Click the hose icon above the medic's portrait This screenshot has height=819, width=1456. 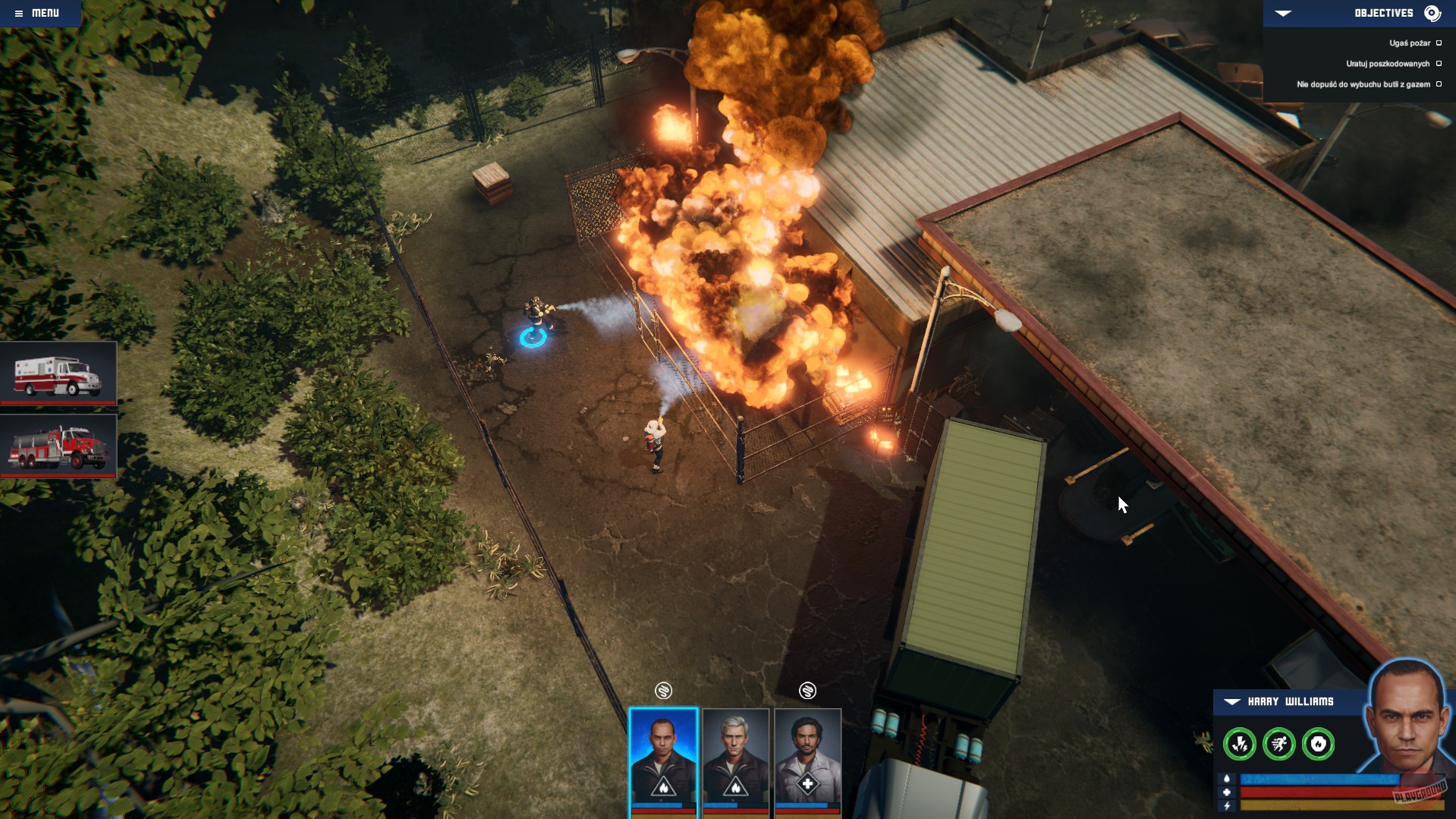pyautogui.click(x=808, y=691)
